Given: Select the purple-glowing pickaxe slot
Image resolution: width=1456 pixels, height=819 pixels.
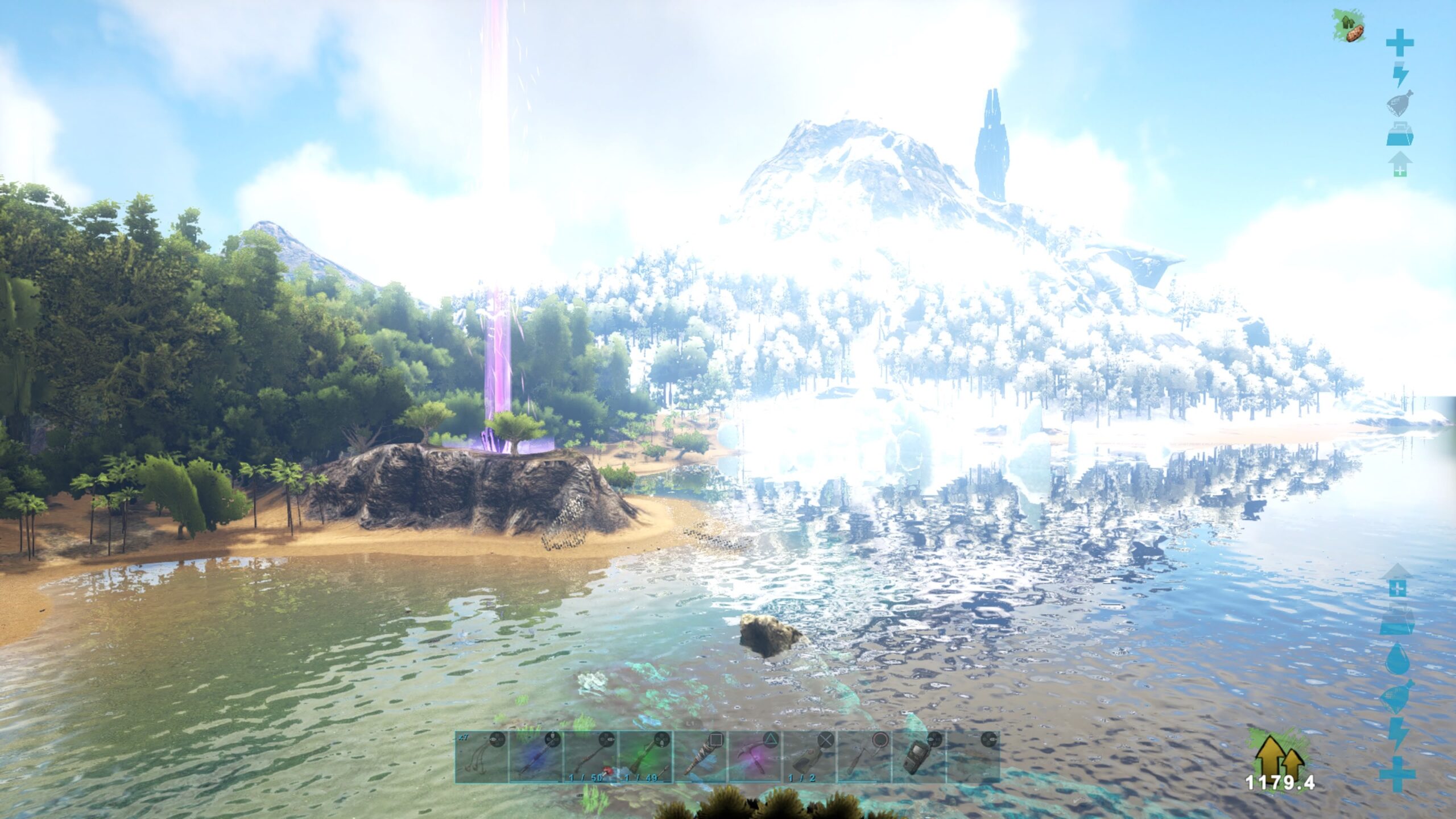Looking at the screenshot, I should 754,756.
